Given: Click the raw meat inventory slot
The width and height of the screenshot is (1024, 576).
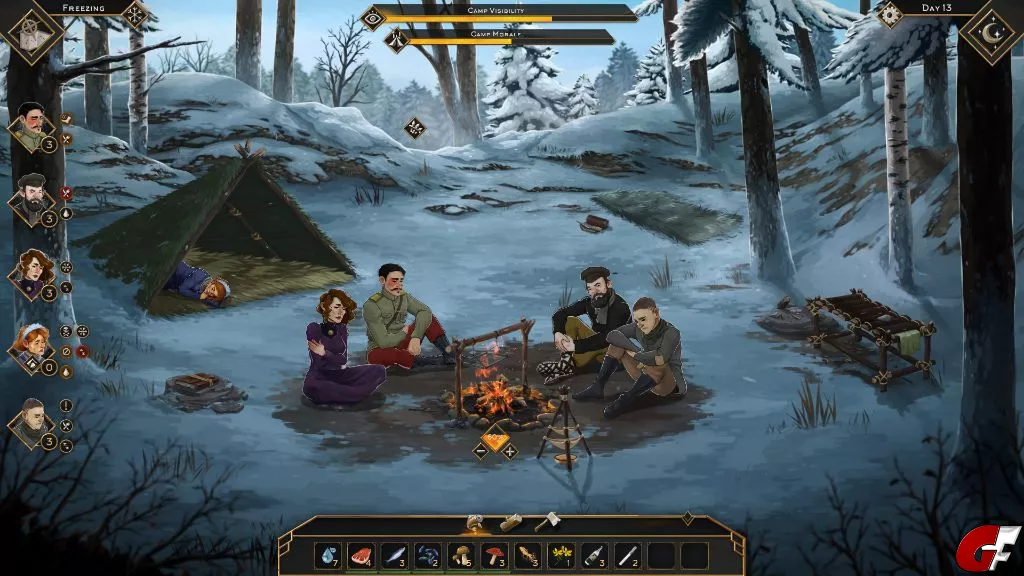Looking at the screenshot, I should [361, 556].
